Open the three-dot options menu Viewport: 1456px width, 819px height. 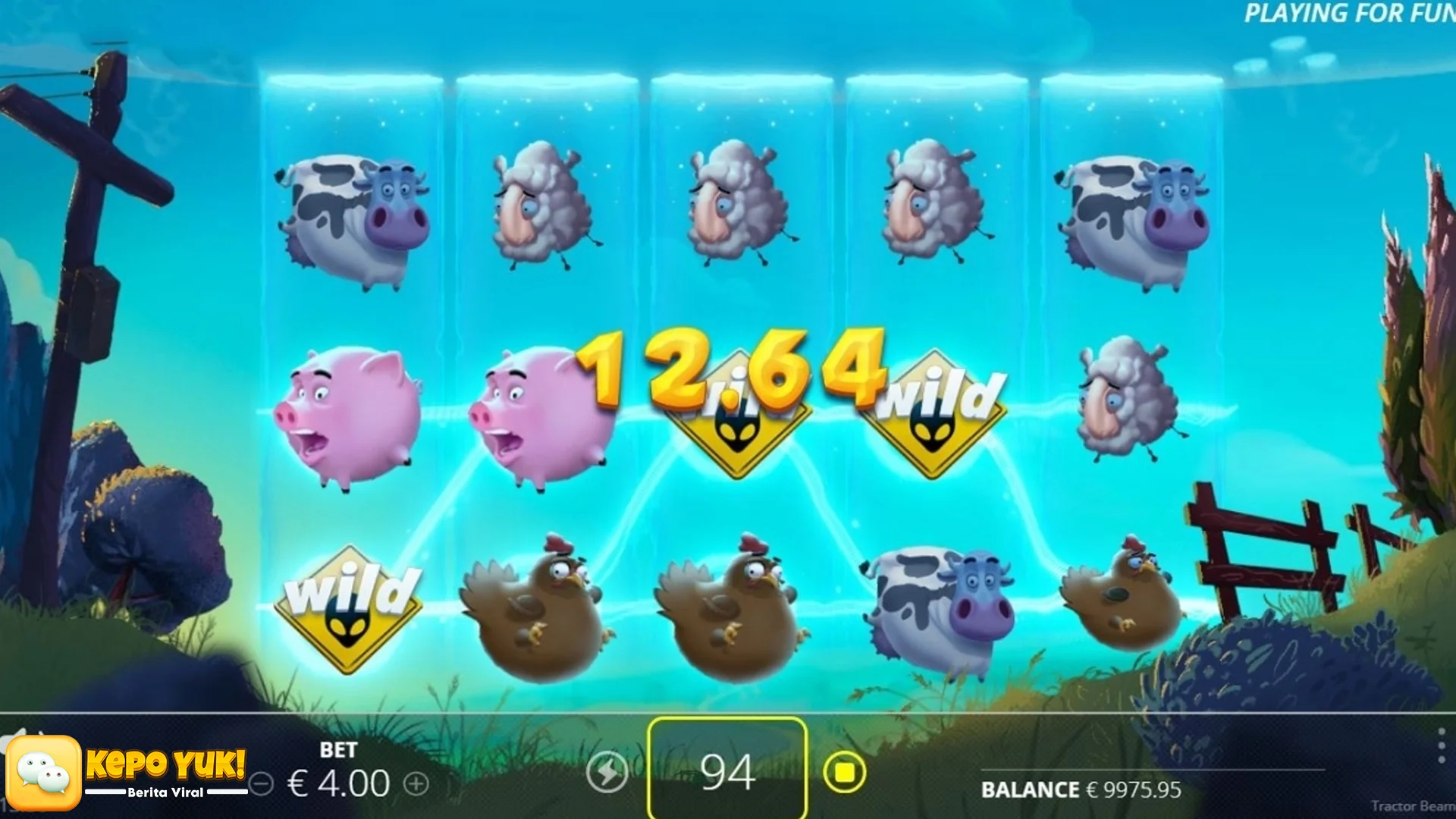[1441, 747]
